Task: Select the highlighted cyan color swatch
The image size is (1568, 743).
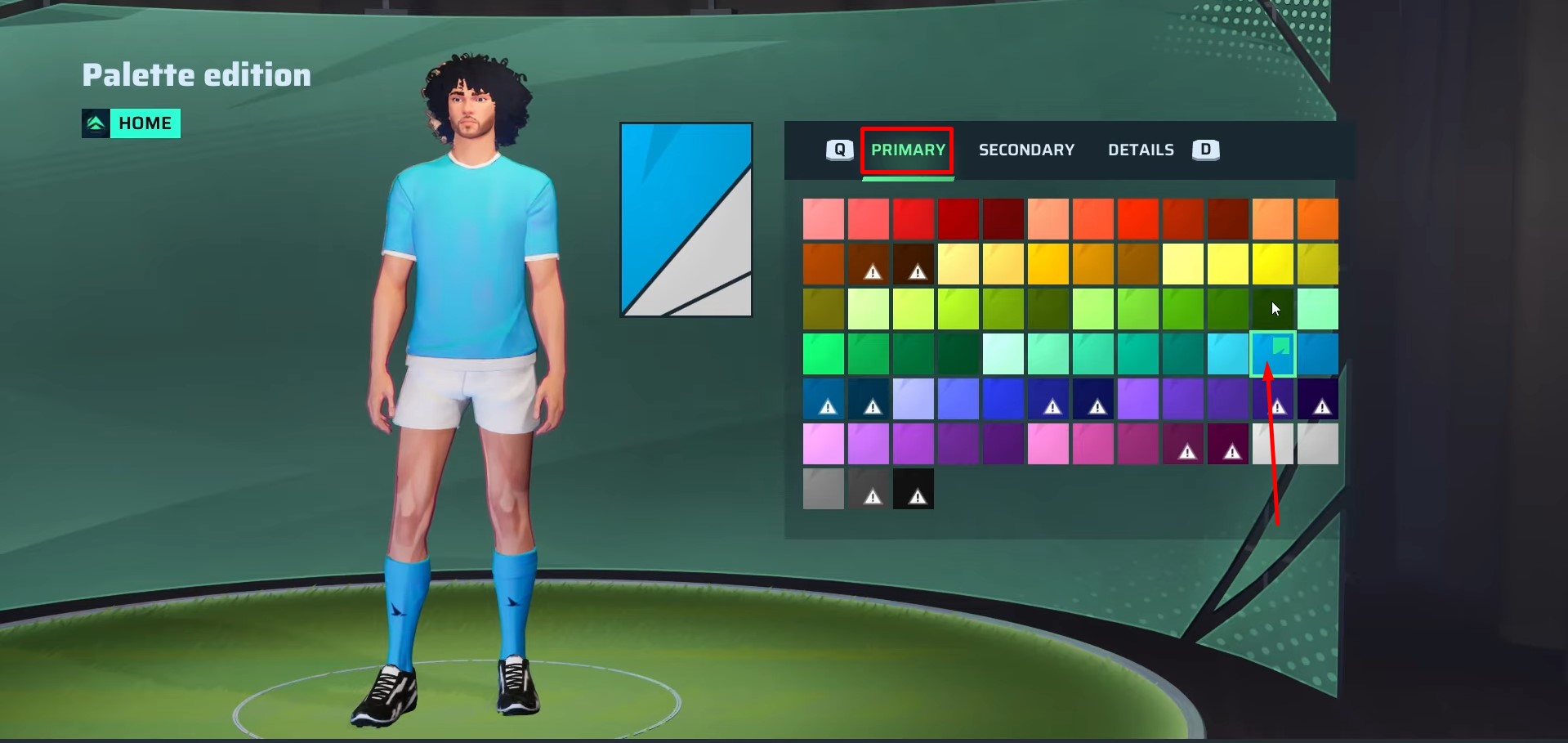Action: click(x=1272, y=354)
